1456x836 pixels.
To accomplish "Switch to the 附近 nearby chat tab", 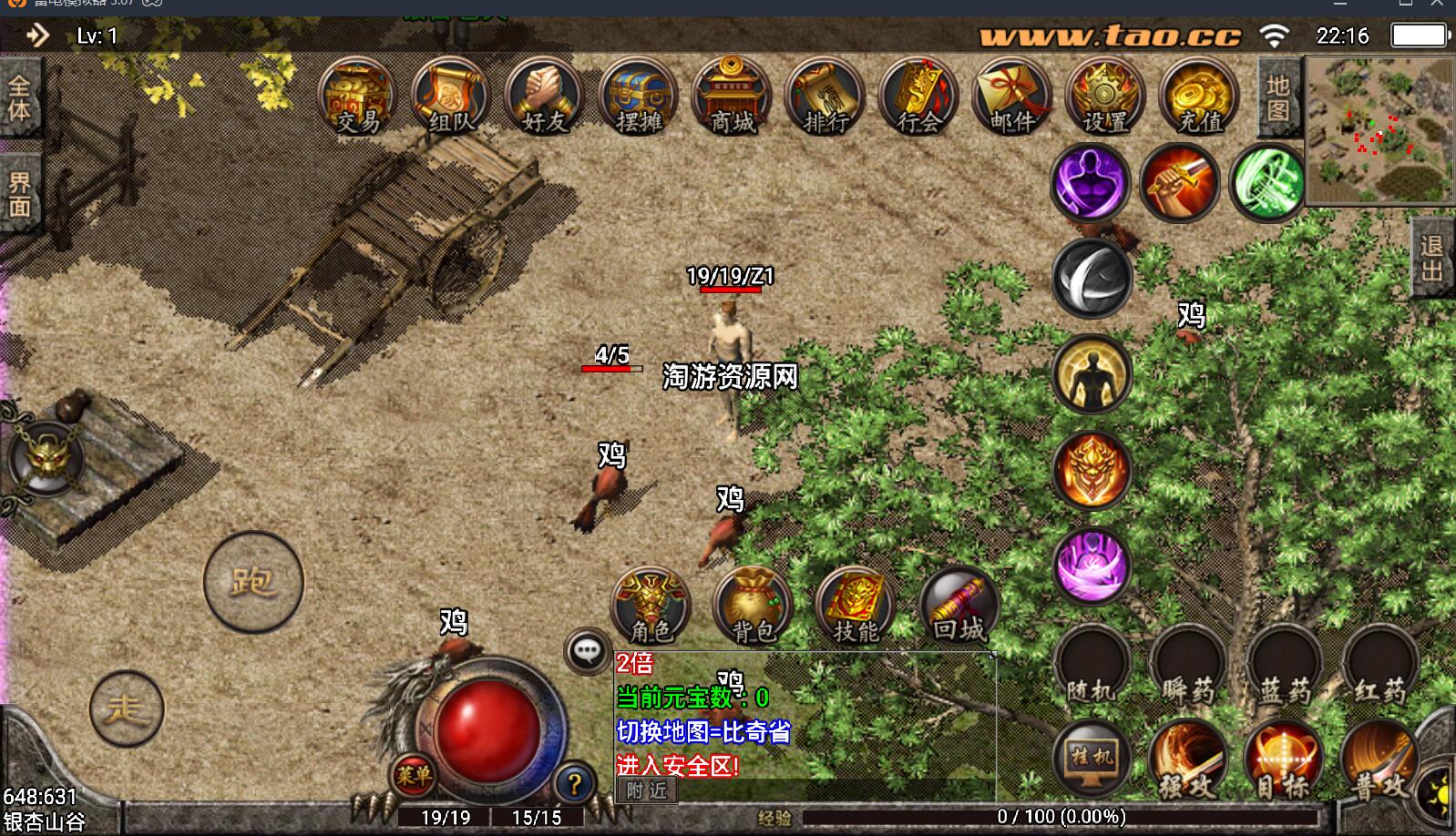I will 646,790.
